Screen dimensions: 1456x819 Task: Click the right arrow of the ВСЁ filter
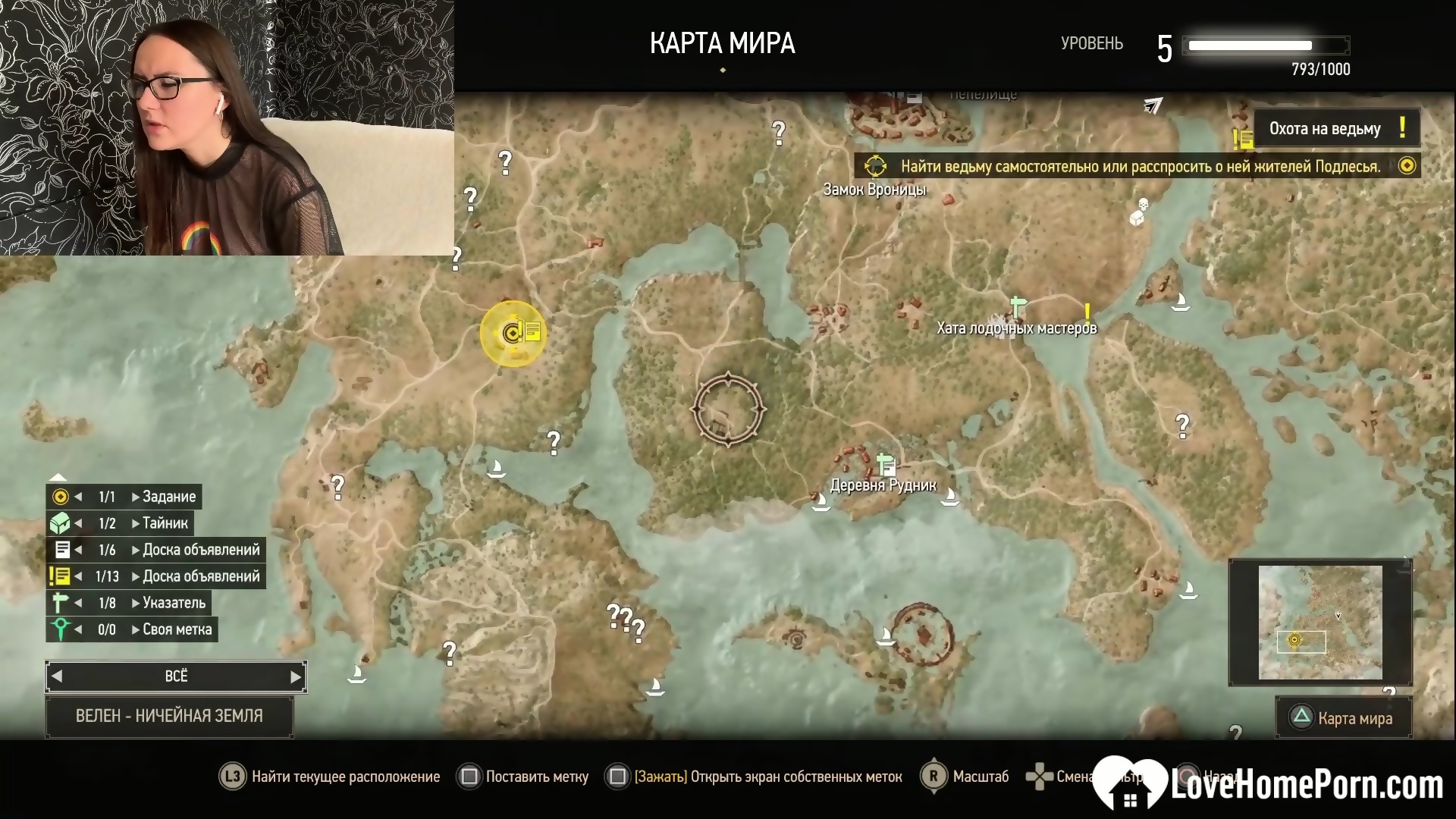coord(296,676)
